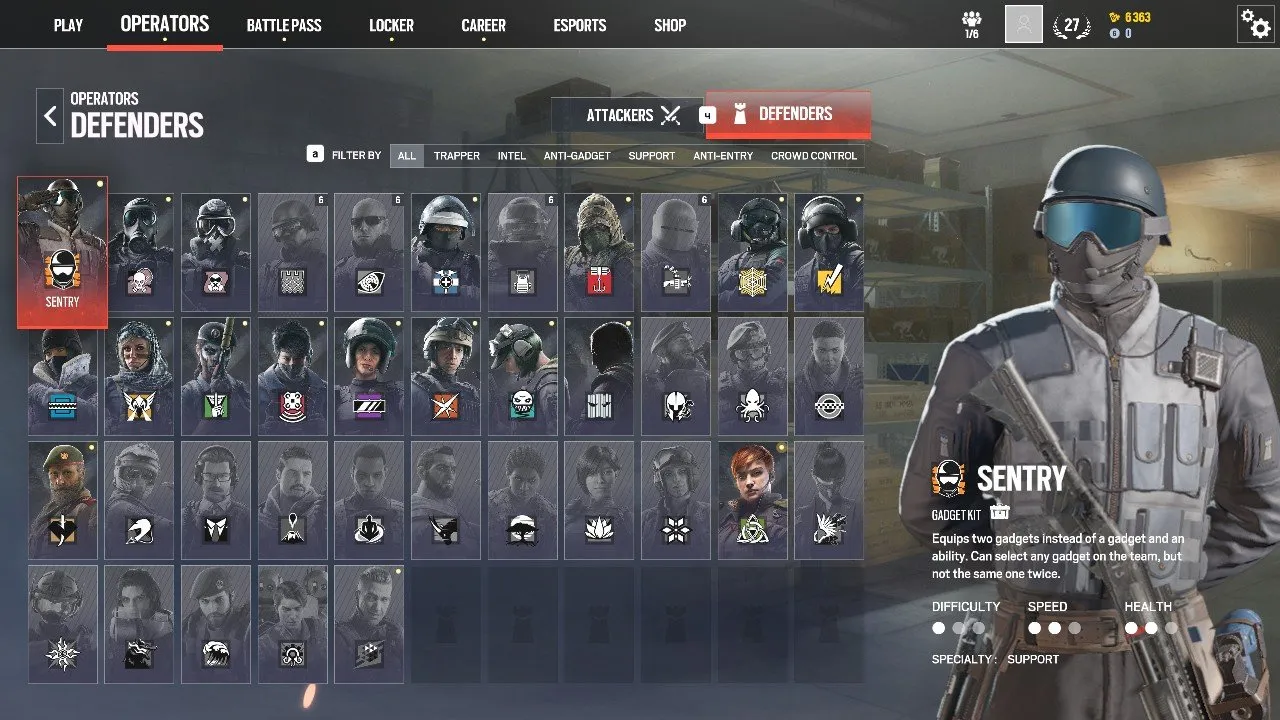Click the squad 1/6 group icon
The height and width of the screenshot is (720, 1280).
point(971,22)
